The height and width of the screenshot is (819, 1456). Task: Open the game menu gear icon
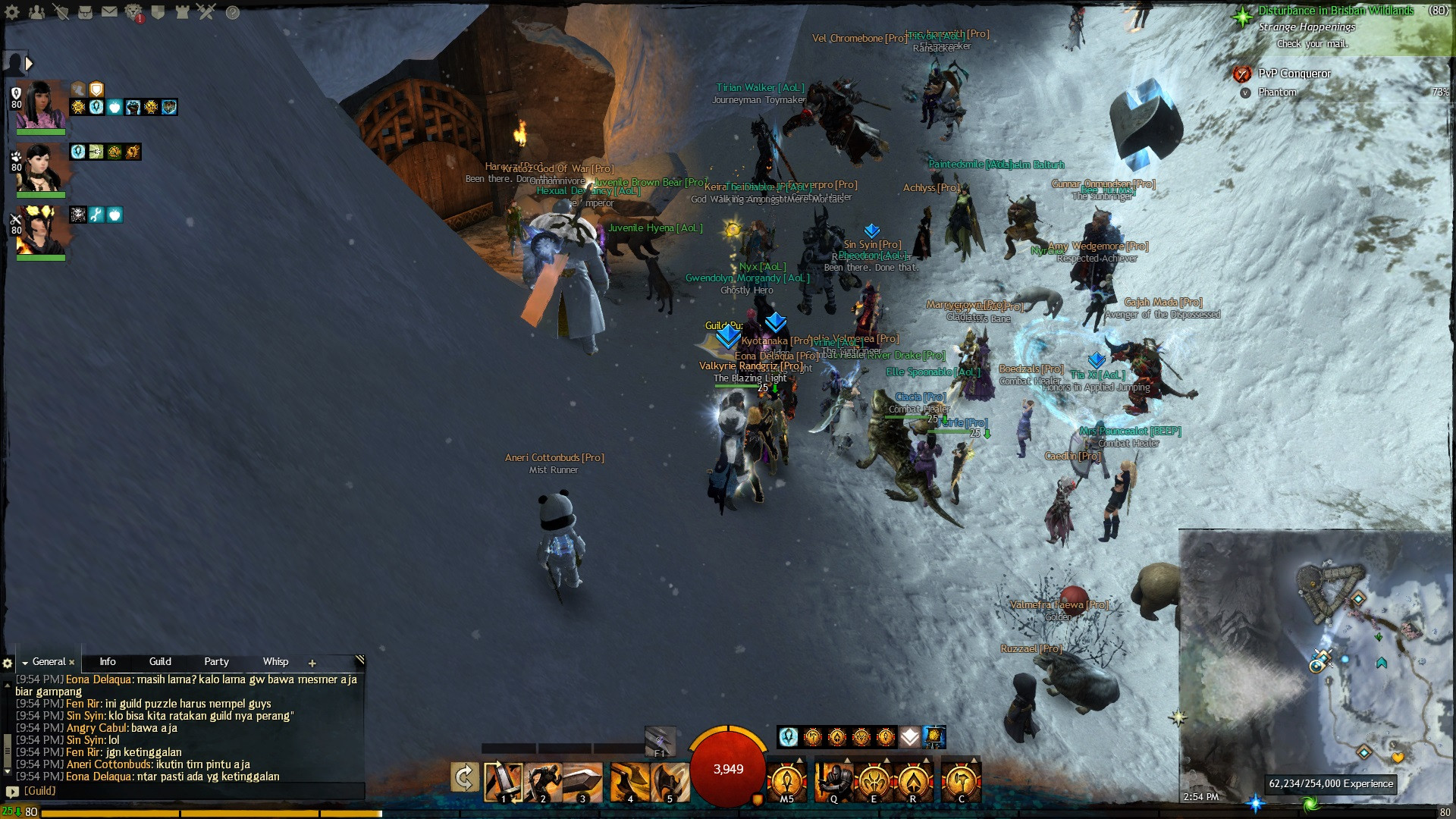[11, 12]
